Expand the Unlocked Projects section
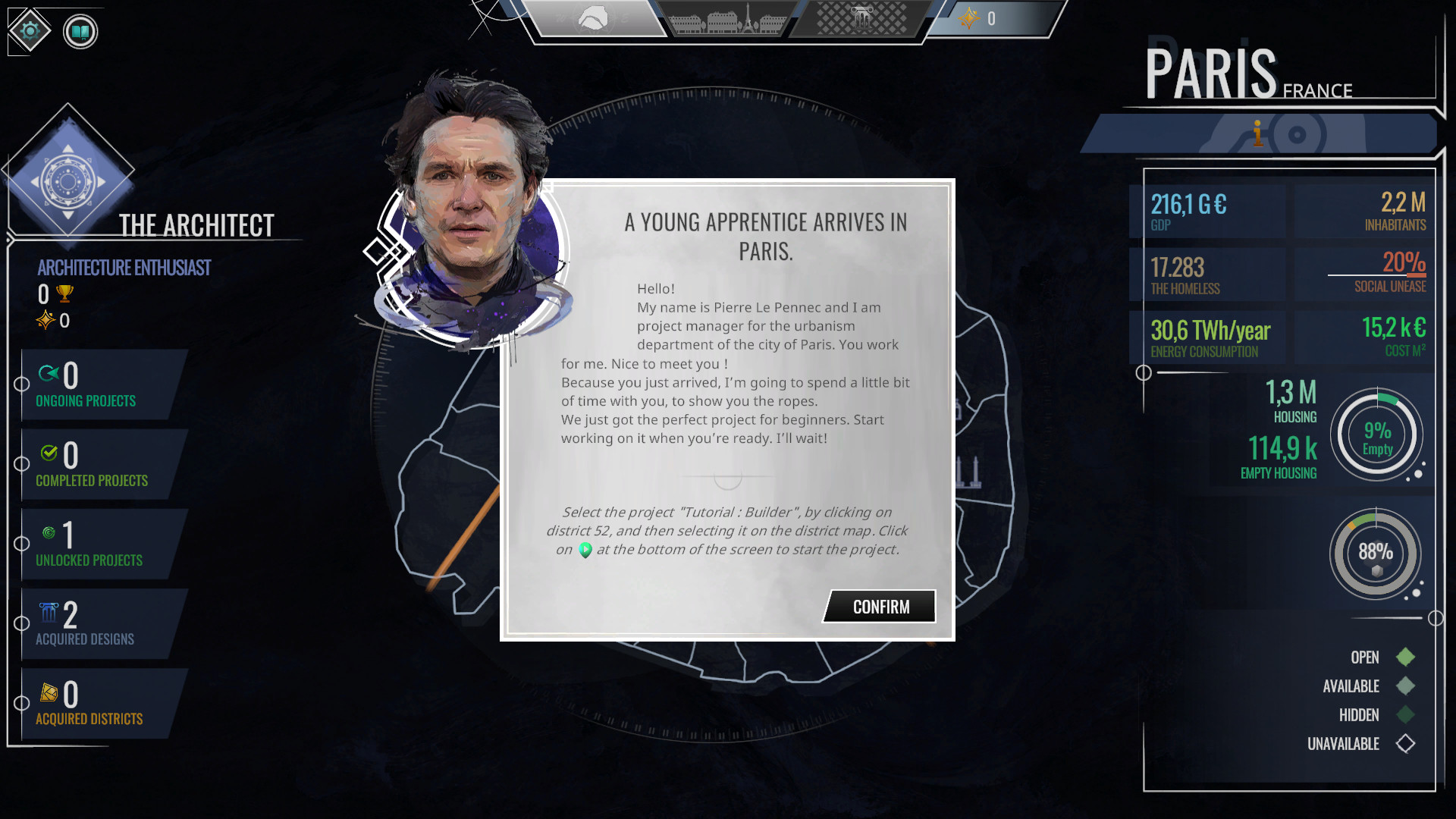This screenshot has height=819, width=1456. (x=89, y=543)
